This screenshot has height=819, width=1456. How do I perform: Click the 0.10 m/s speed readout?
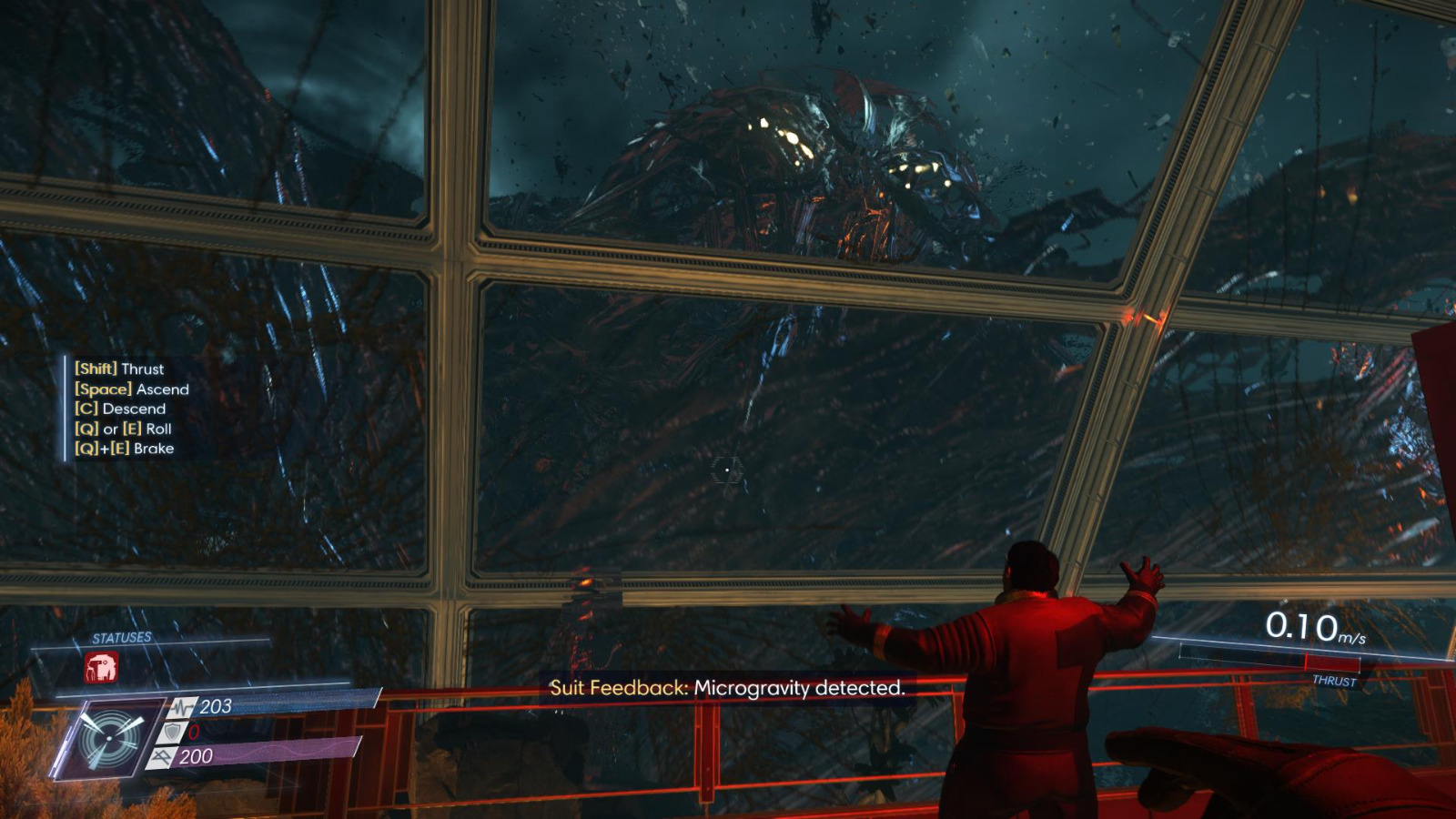point(1312,626)
